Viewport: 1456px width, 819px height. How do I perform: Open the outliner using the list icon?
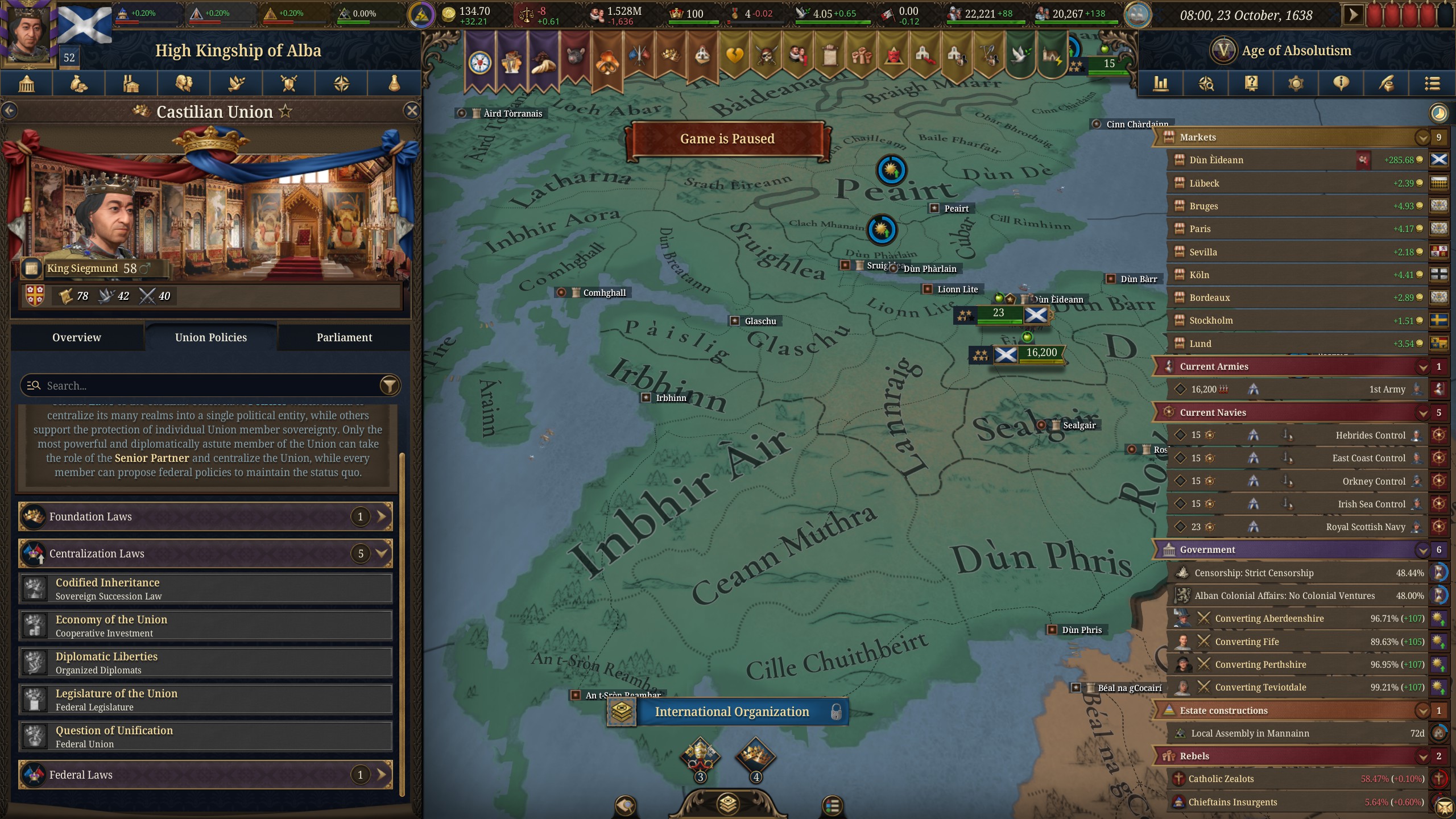1433,84
